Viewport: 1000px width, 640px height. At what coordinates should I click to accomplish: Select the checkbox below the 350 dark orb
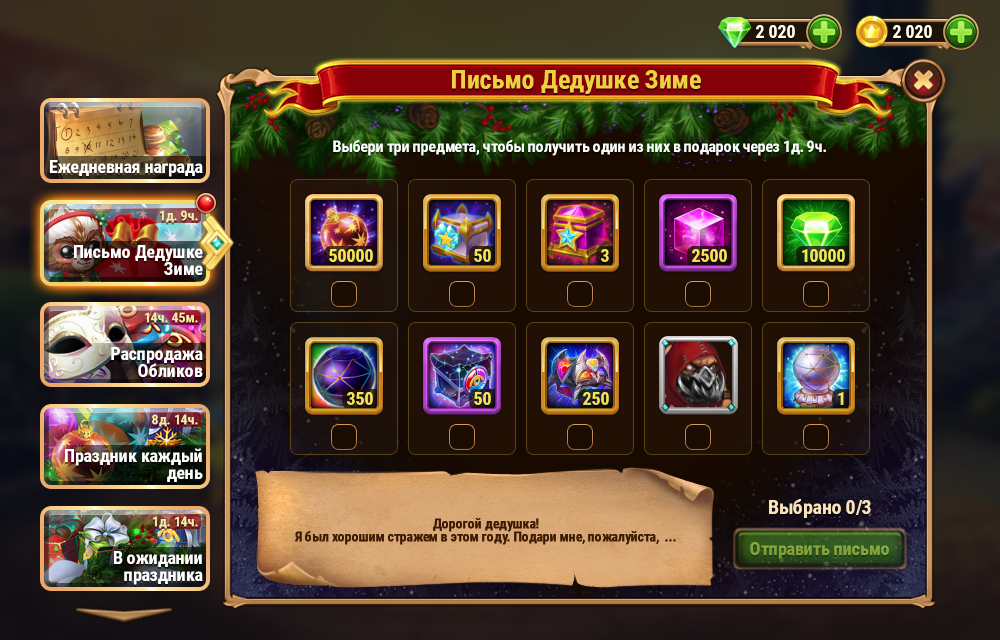[x=344, y=436]
